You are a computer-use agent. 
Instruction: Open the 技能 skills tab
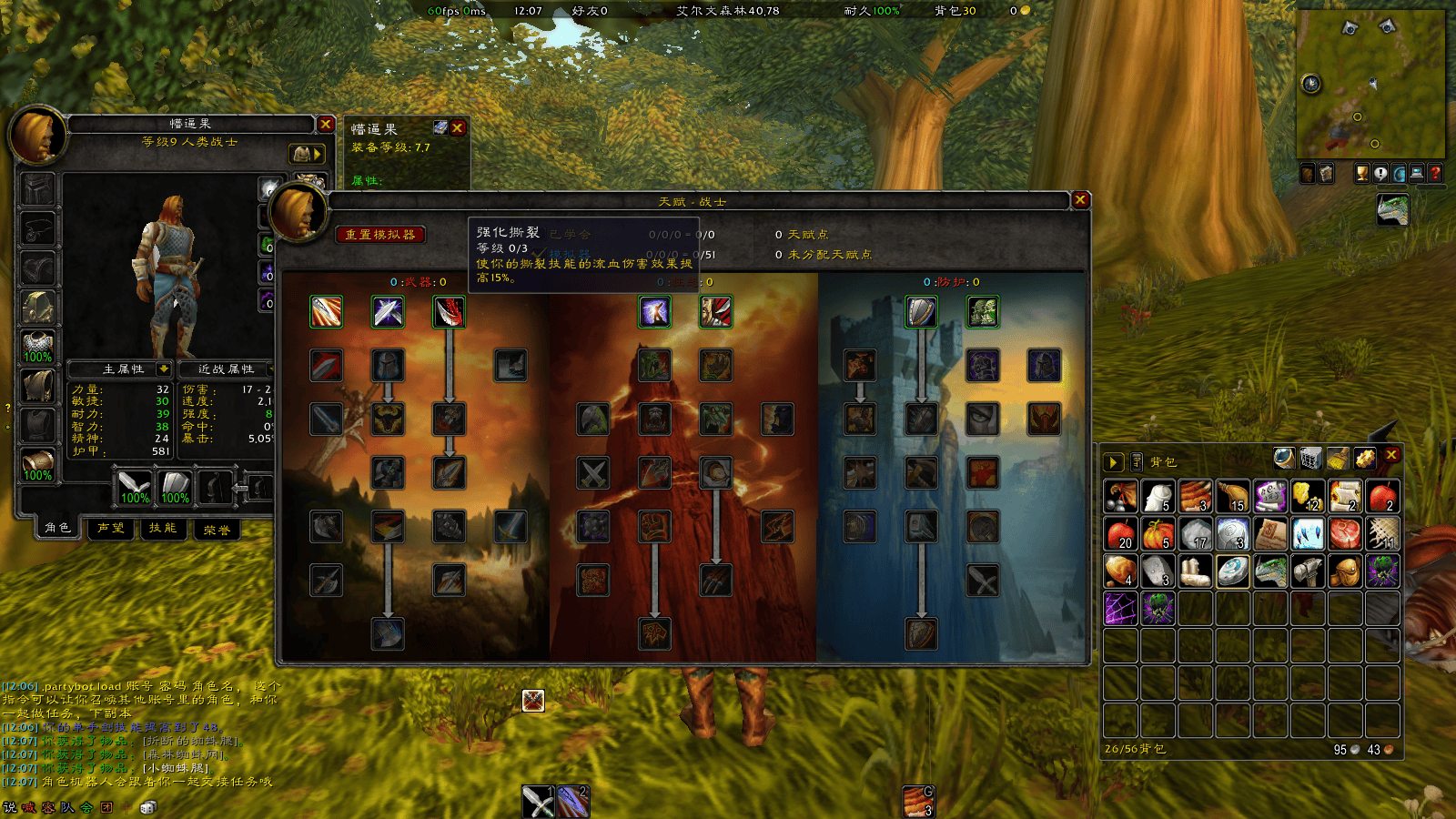pyautogui.click(x=163, y=528)
